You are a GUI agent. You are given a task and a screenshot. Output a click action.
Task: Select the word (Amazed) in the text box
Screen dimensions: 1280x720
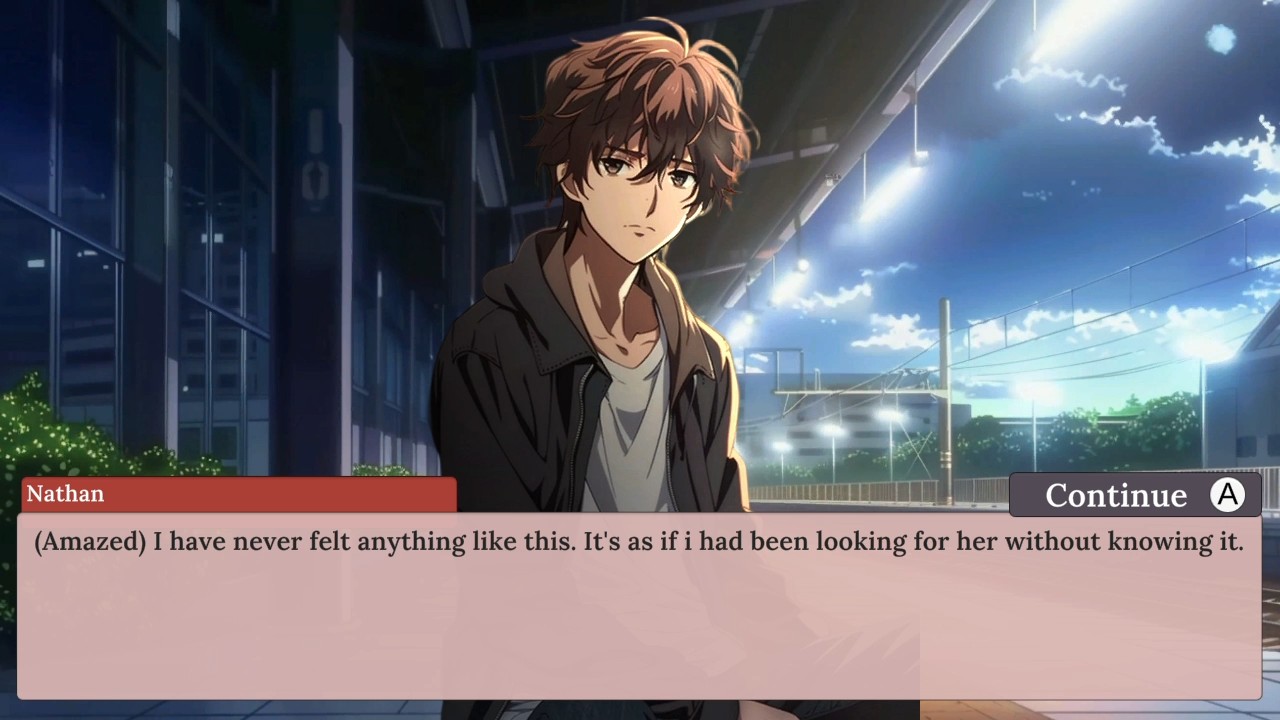point(88,541)
